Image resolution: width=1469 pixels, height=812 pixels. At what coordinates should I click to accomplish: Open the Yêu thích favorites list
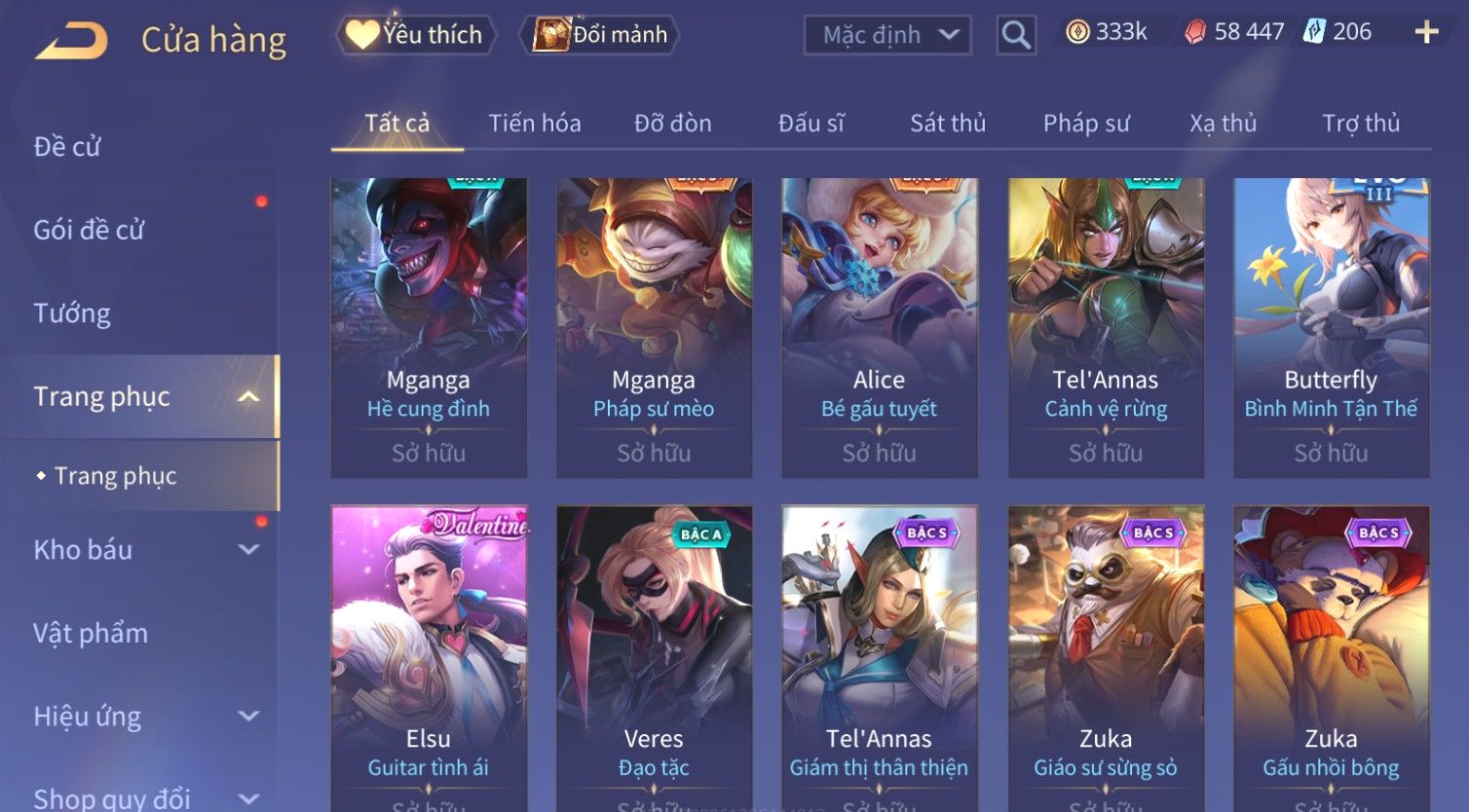pyautogui.click(x=417, y=35)
